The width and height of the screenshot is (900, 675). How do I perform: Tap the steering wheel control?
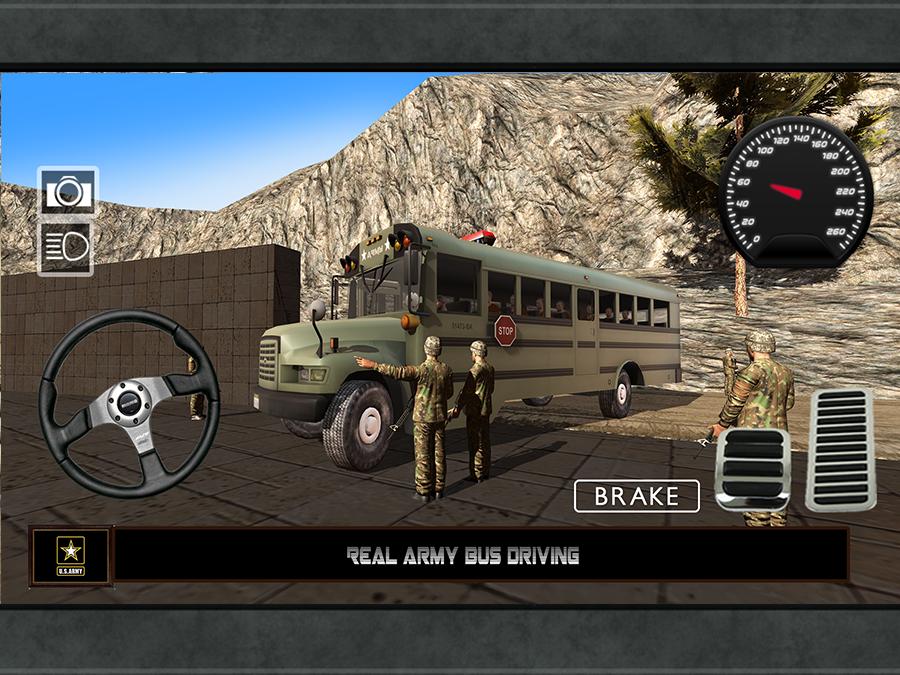click(128, 402)
